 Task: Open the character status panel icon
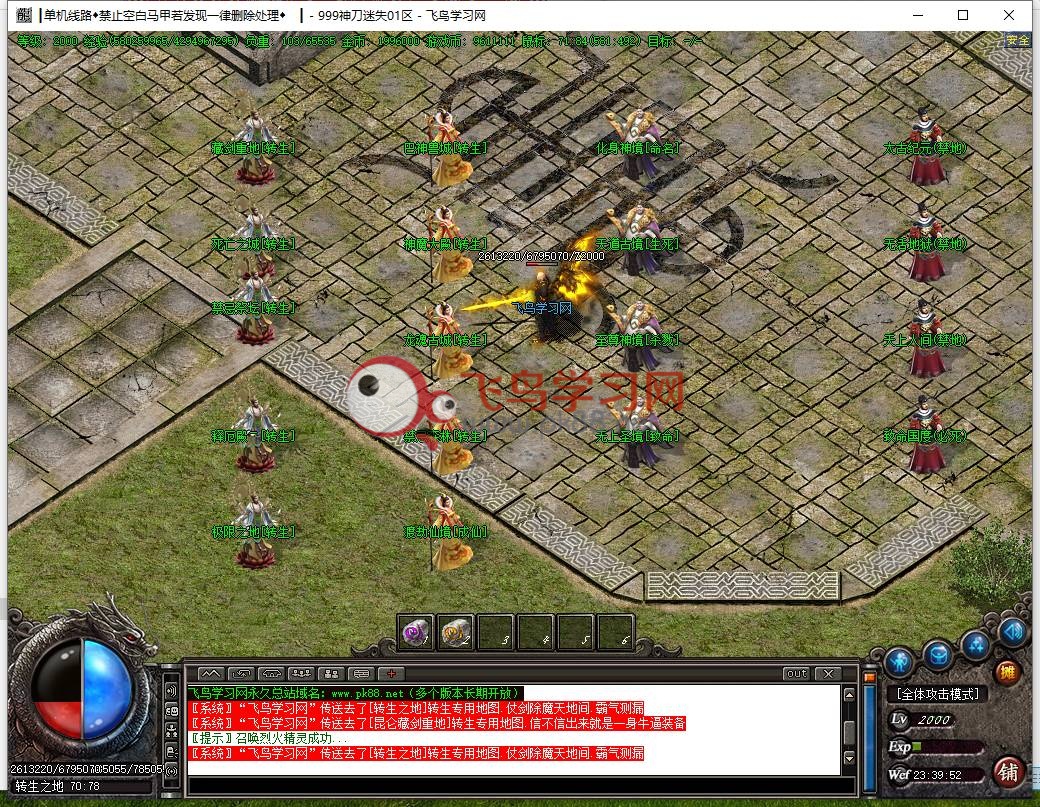(897, 661)
